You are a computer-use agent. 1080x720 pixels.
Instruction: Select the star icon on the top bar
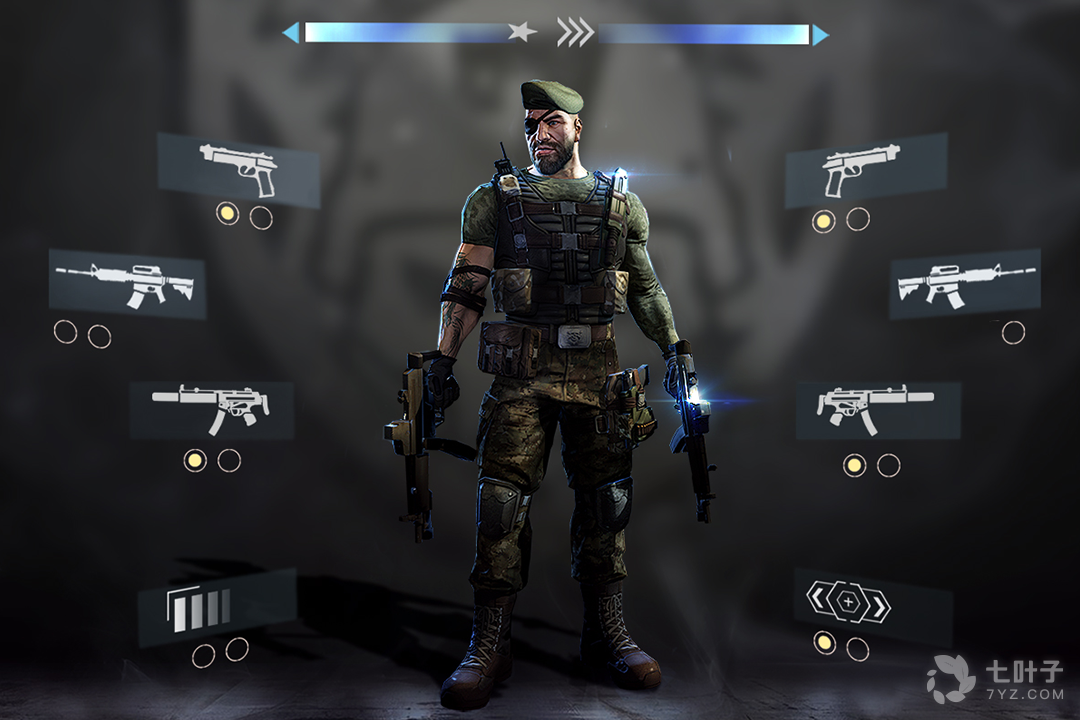pos(521,33)
